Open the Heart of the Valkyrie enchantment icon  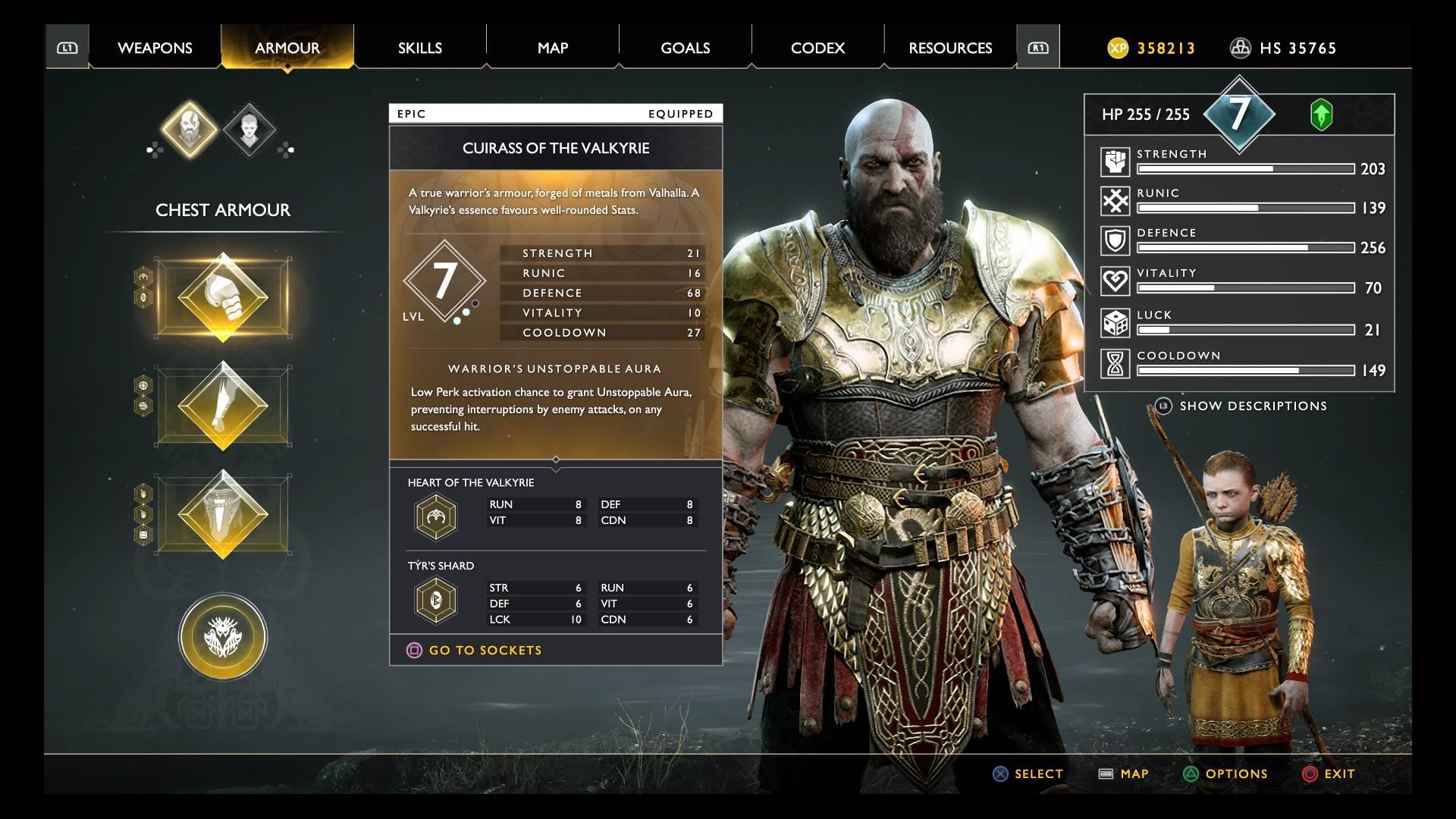click(x=436, y=516)
